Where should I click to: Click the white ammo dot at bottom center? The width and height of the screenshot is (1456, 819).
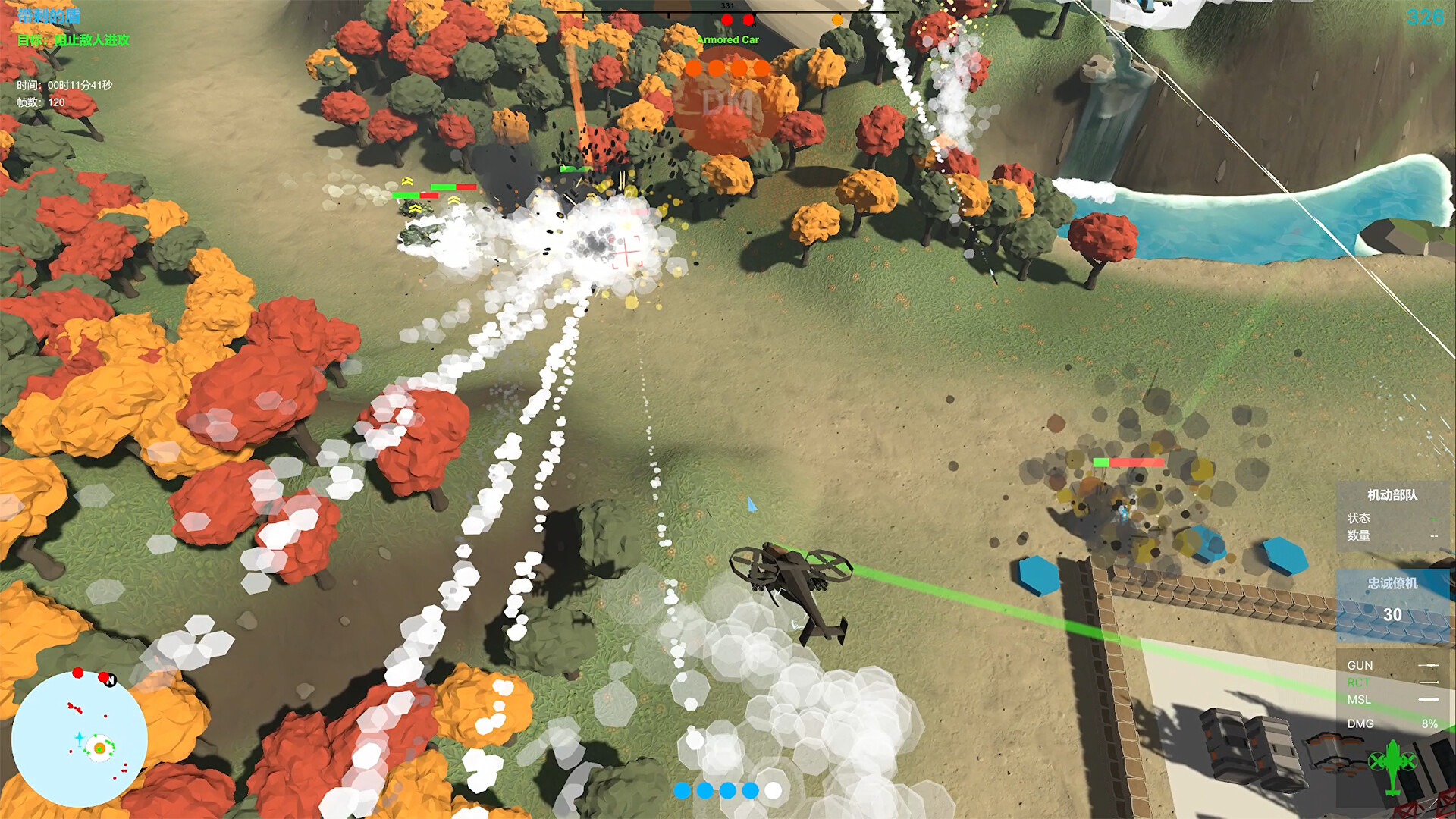point(774,789)
